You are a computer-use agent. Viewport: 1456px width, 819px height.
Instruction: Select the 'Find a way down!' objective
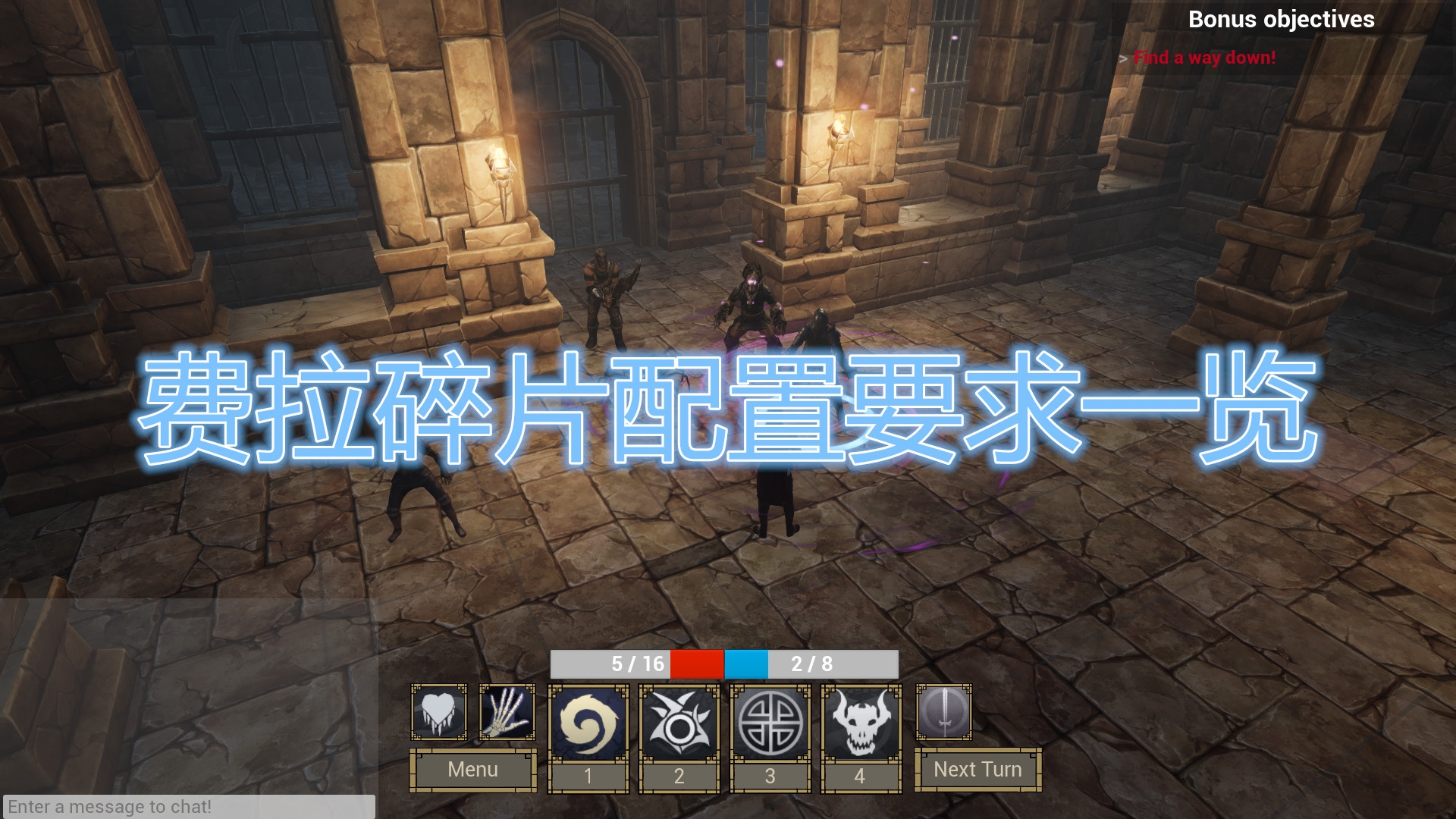coord(1203,57)
